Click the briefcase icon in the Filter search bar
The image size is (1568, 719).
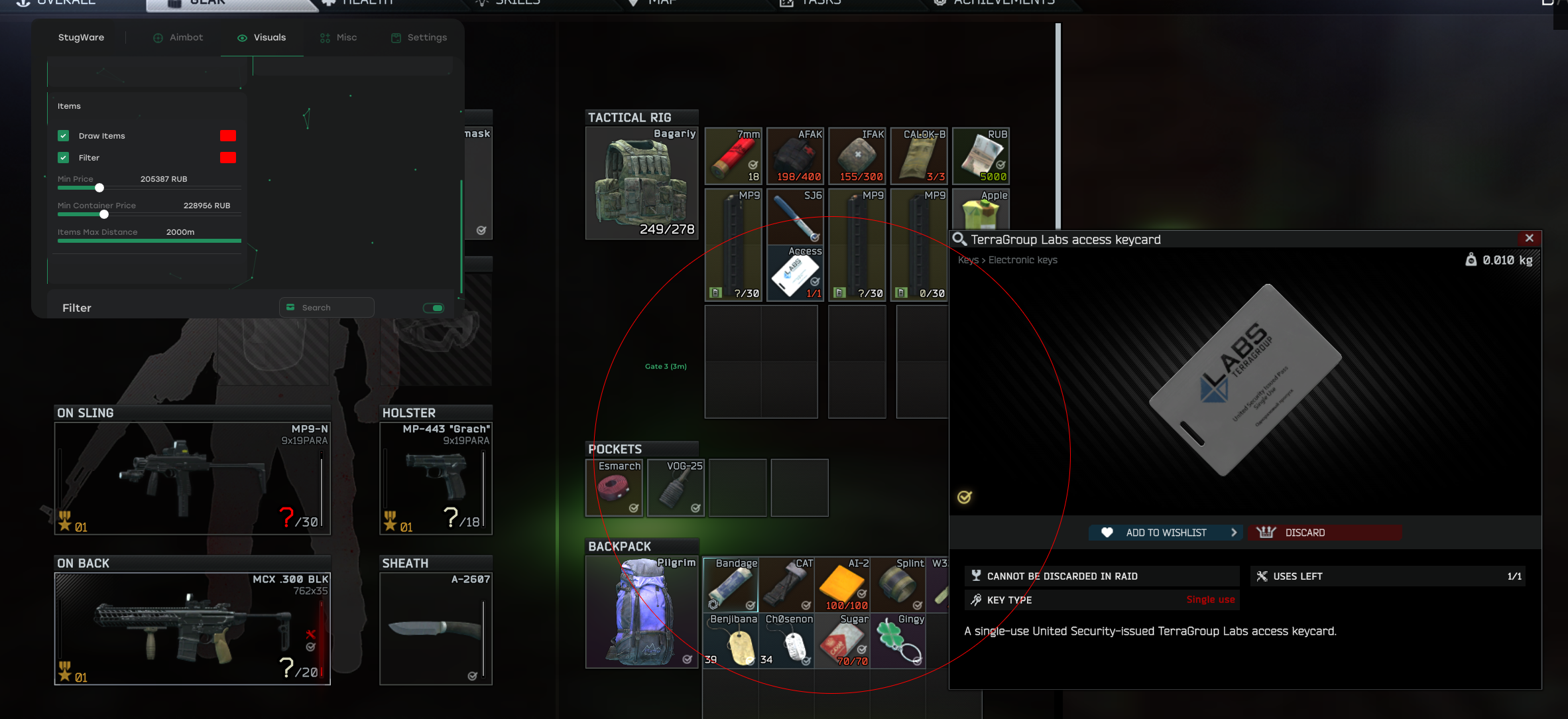pos(290,307)
